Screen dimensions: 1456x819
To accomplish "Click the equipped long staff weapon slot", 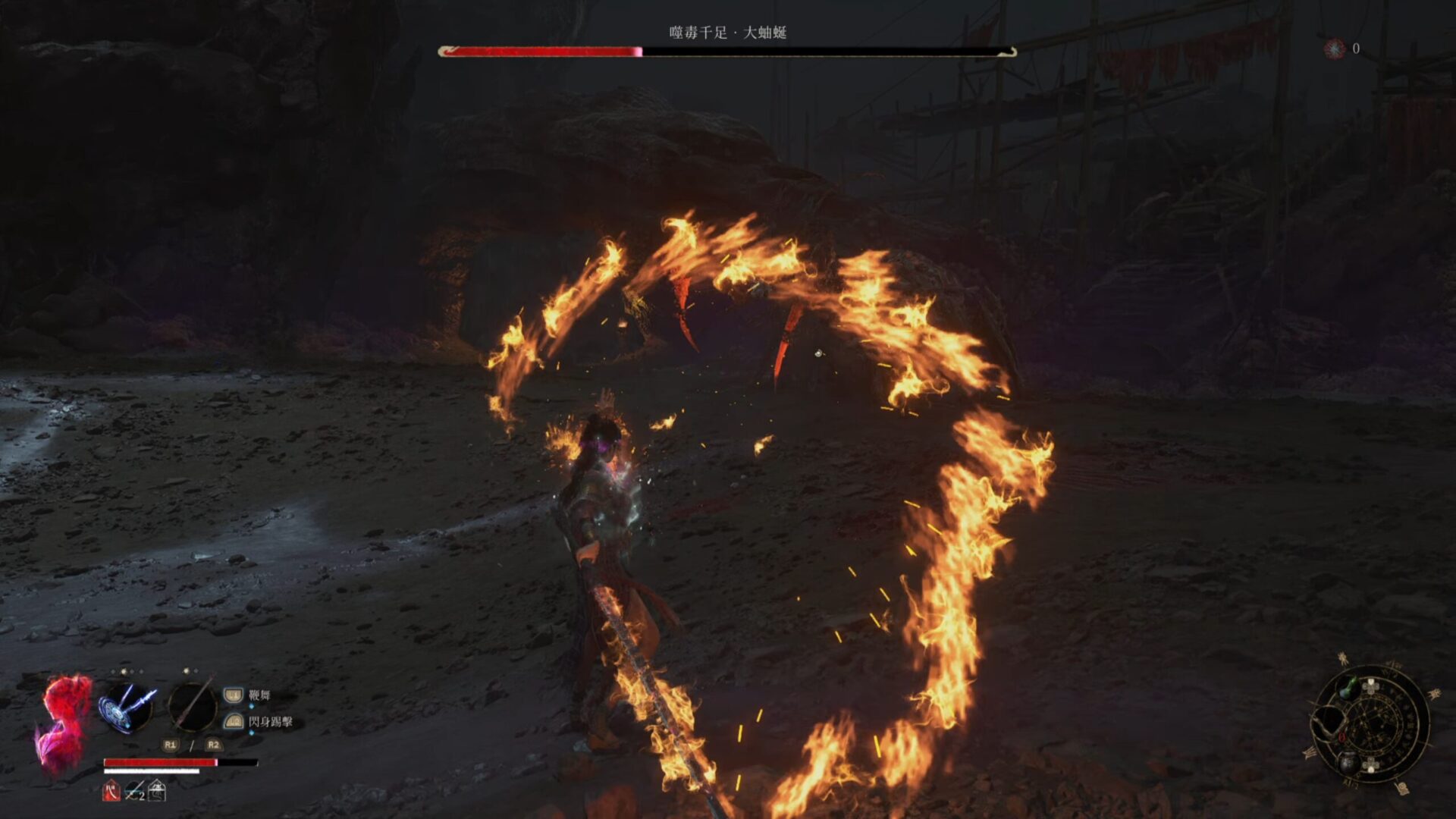I will coord(192,705).
